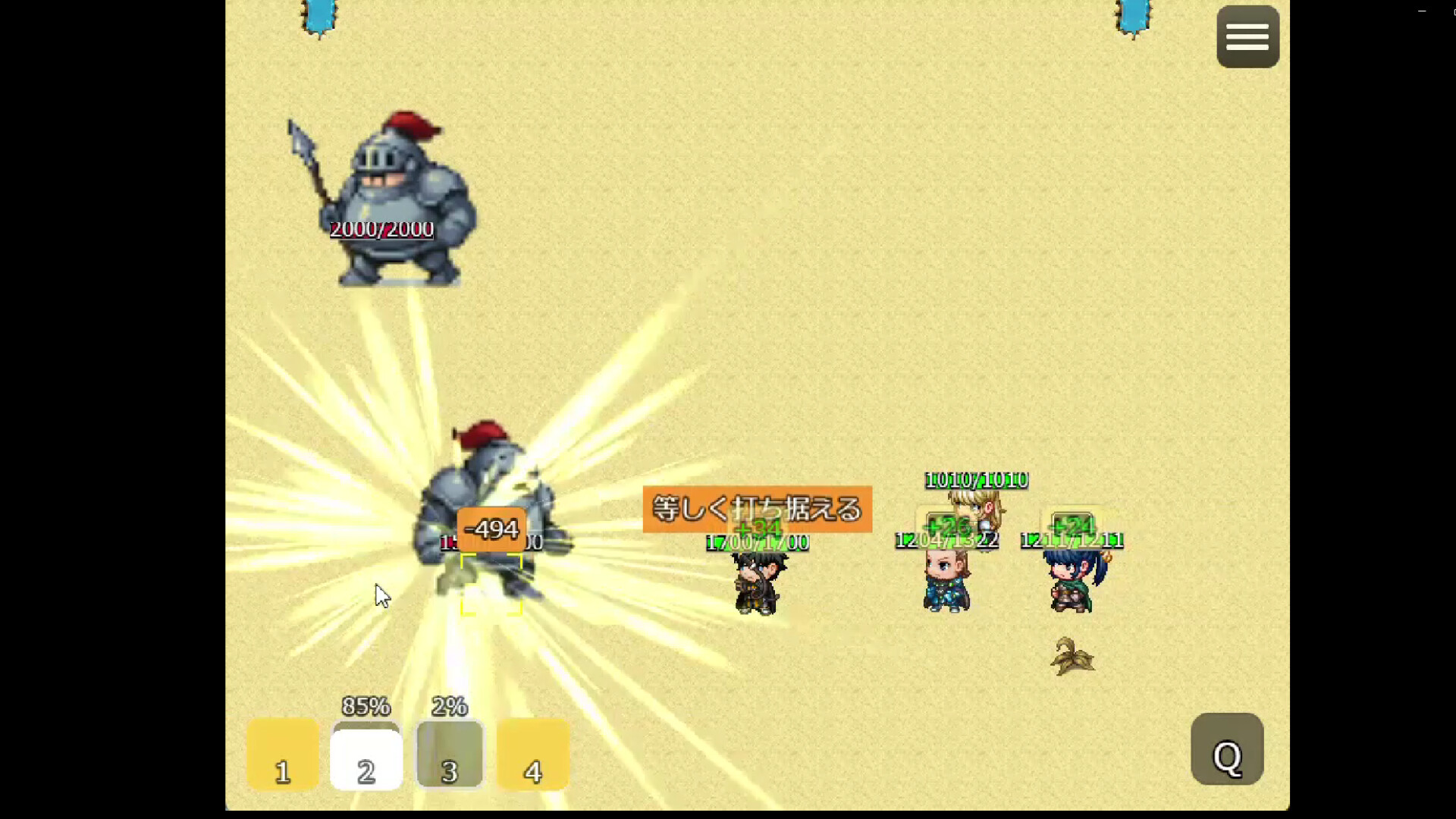Activate skill slot 2 at 85% charge

point(366,755)
